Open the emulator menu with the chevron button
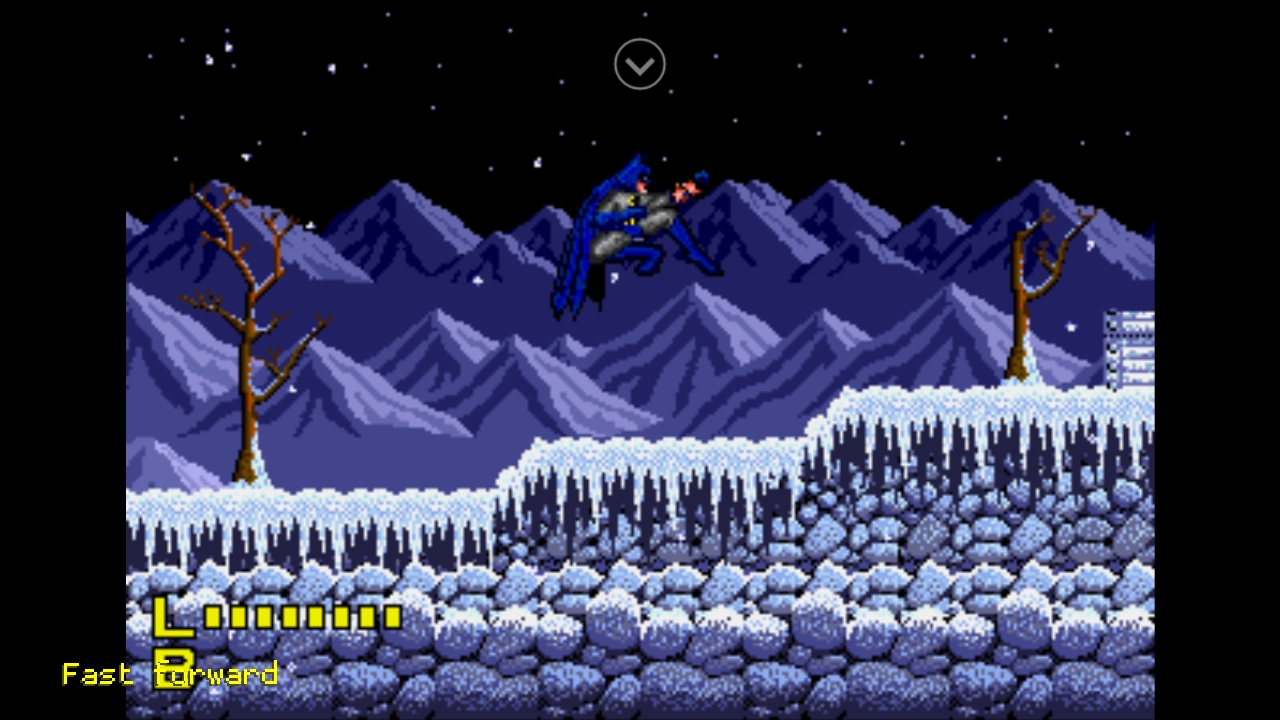The image size is (1280, 720). (640, 65)
